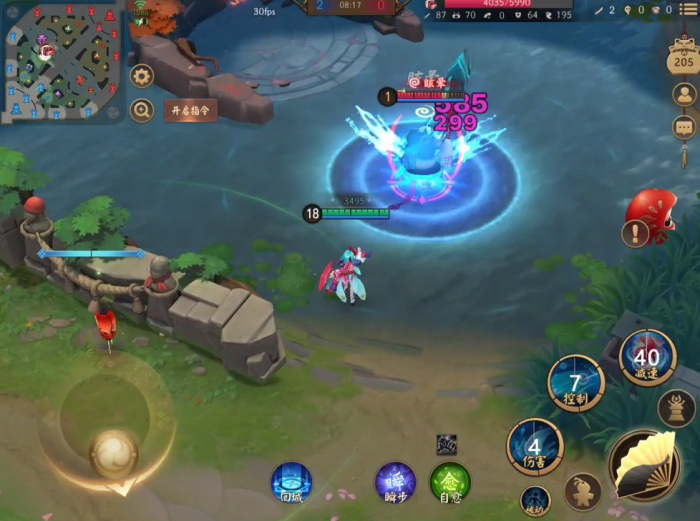Tap the virtual movement joystick knob
Screen dimensions: 700x521
click(x=113, y=453)
